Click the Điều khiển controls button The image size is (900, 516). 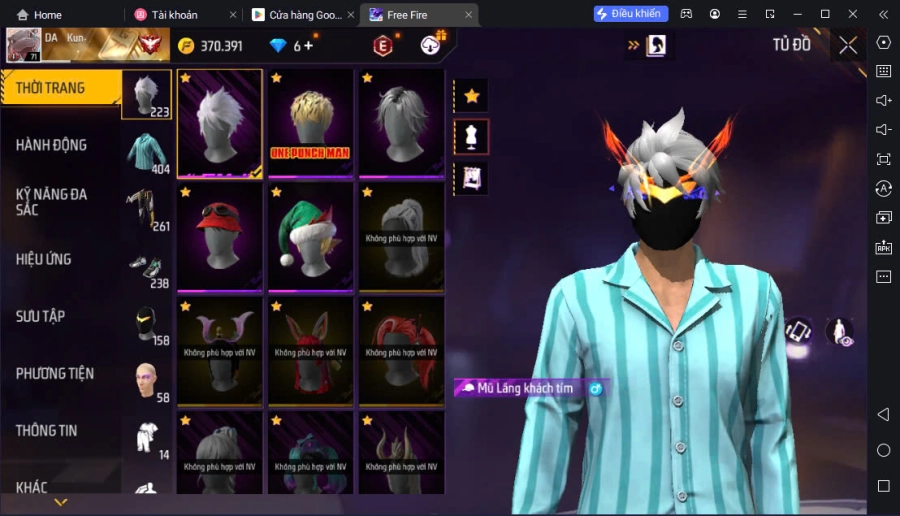point(630,14)
